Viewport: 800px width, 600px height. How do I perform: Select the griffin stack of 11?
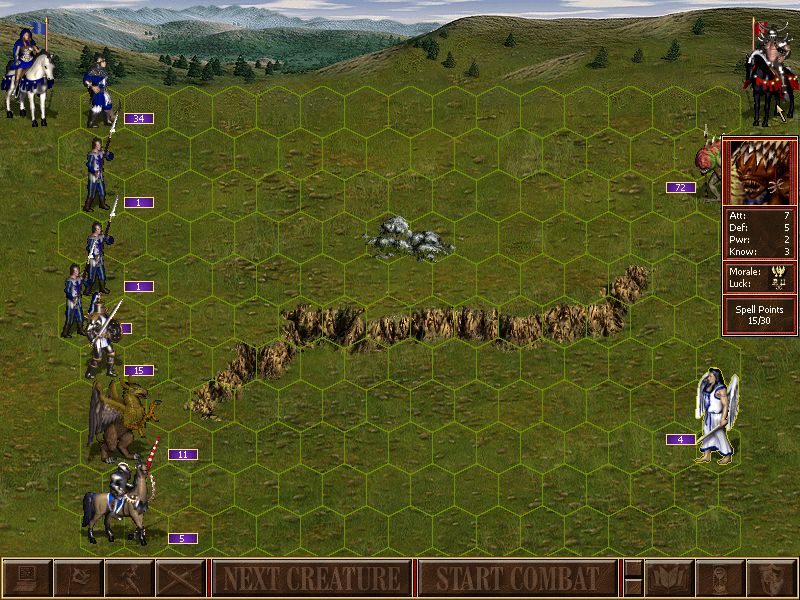(x=120, y=420)
